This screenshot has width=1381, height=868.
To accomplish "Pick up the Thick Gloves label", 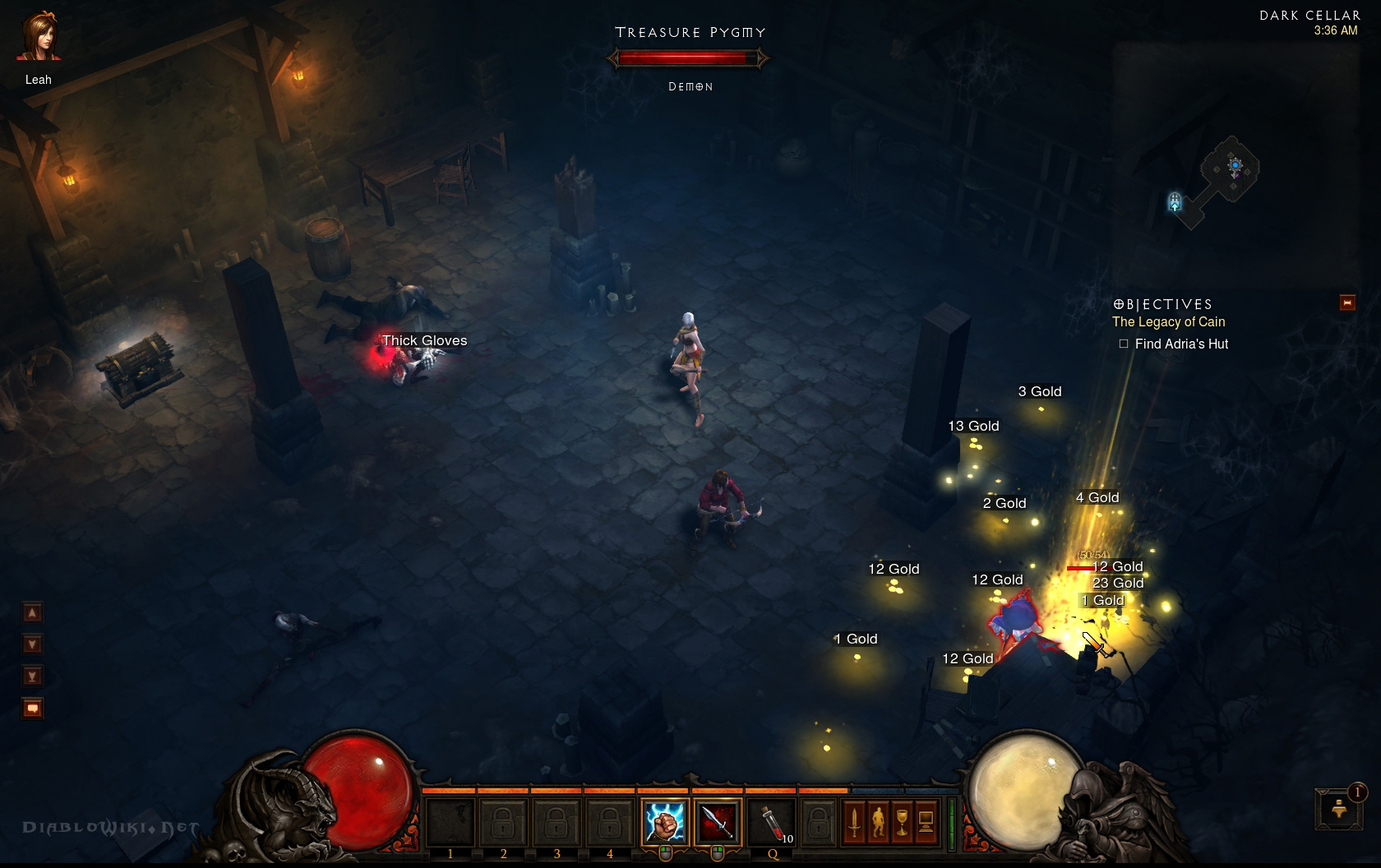I will coord(424,340).
